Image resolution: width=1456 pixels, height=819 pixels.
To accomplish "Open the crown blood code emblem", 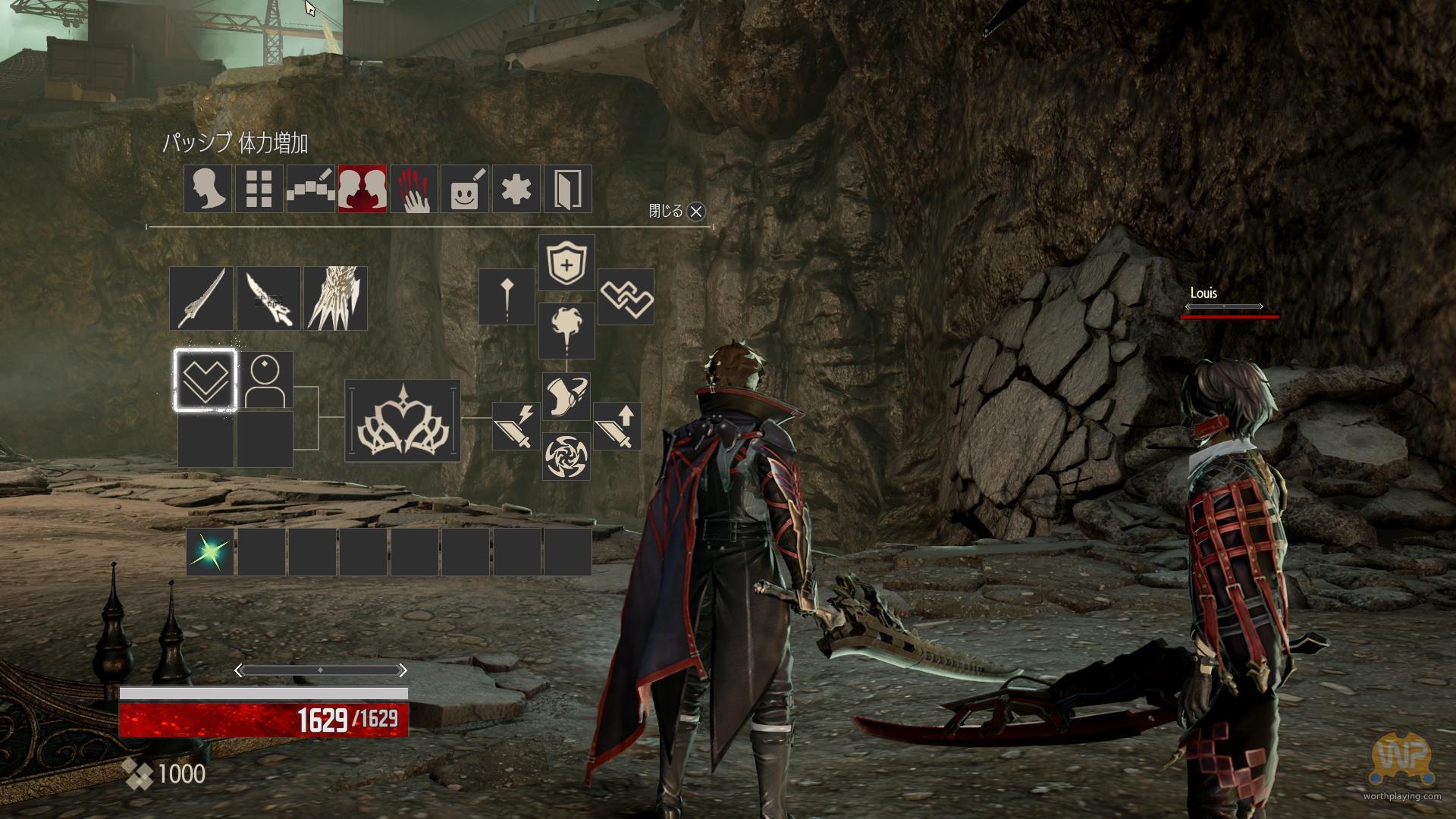I will tap(403, 420).
